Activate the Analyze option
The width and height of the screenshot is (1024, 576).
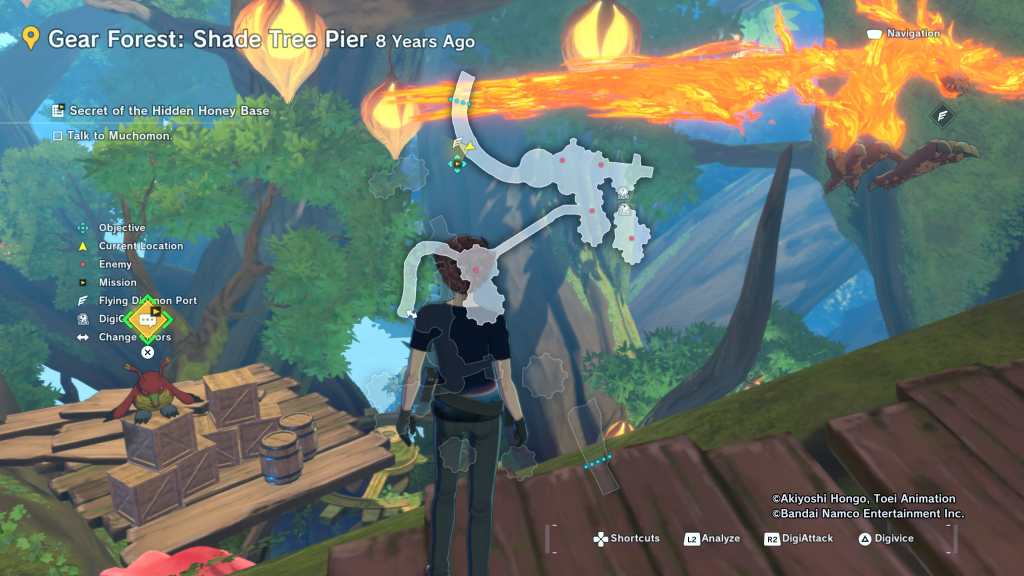tap(712, 539)
